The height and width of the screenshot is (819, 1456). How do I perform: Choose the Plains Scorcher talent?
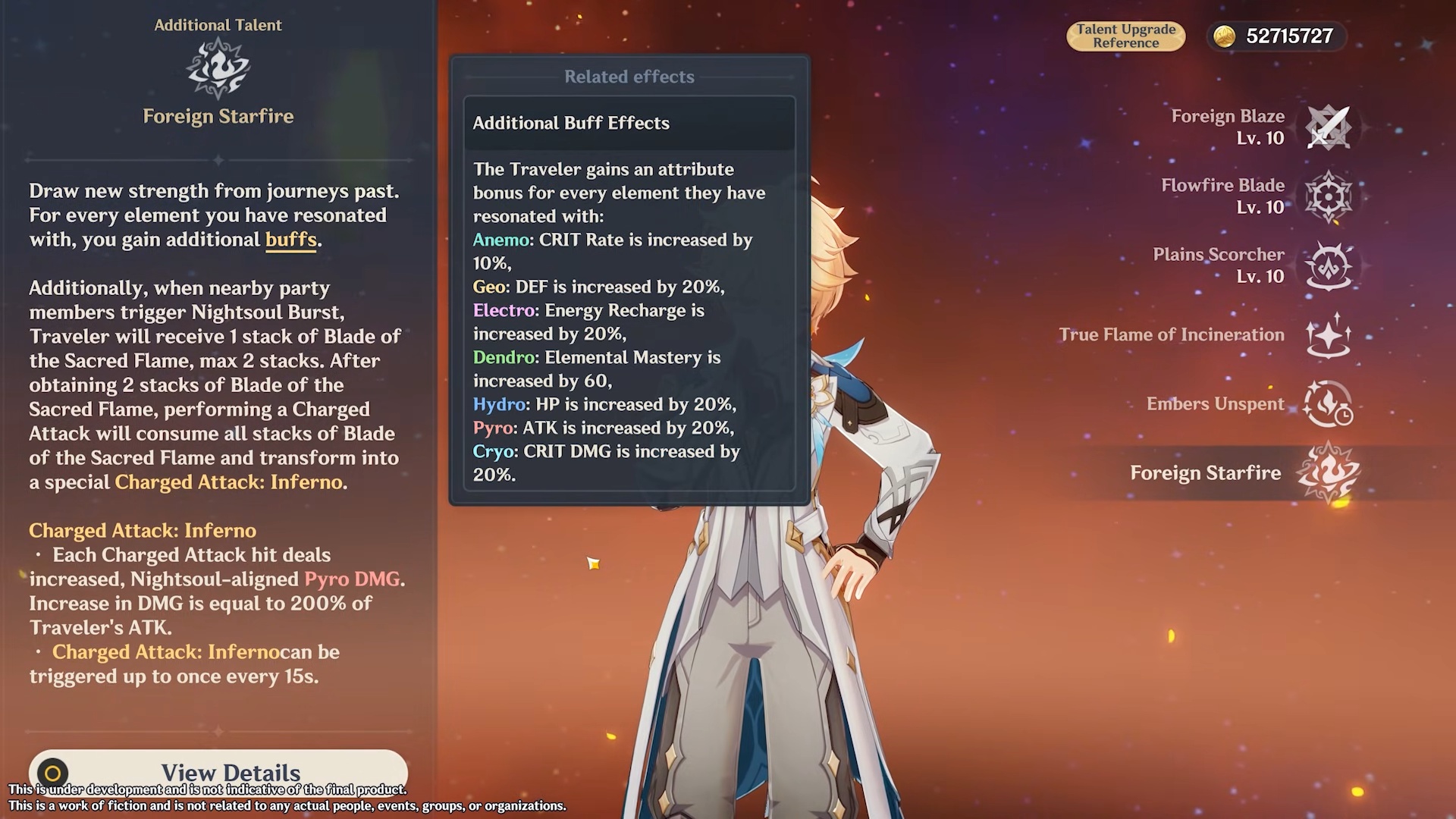pos(1328,265)
